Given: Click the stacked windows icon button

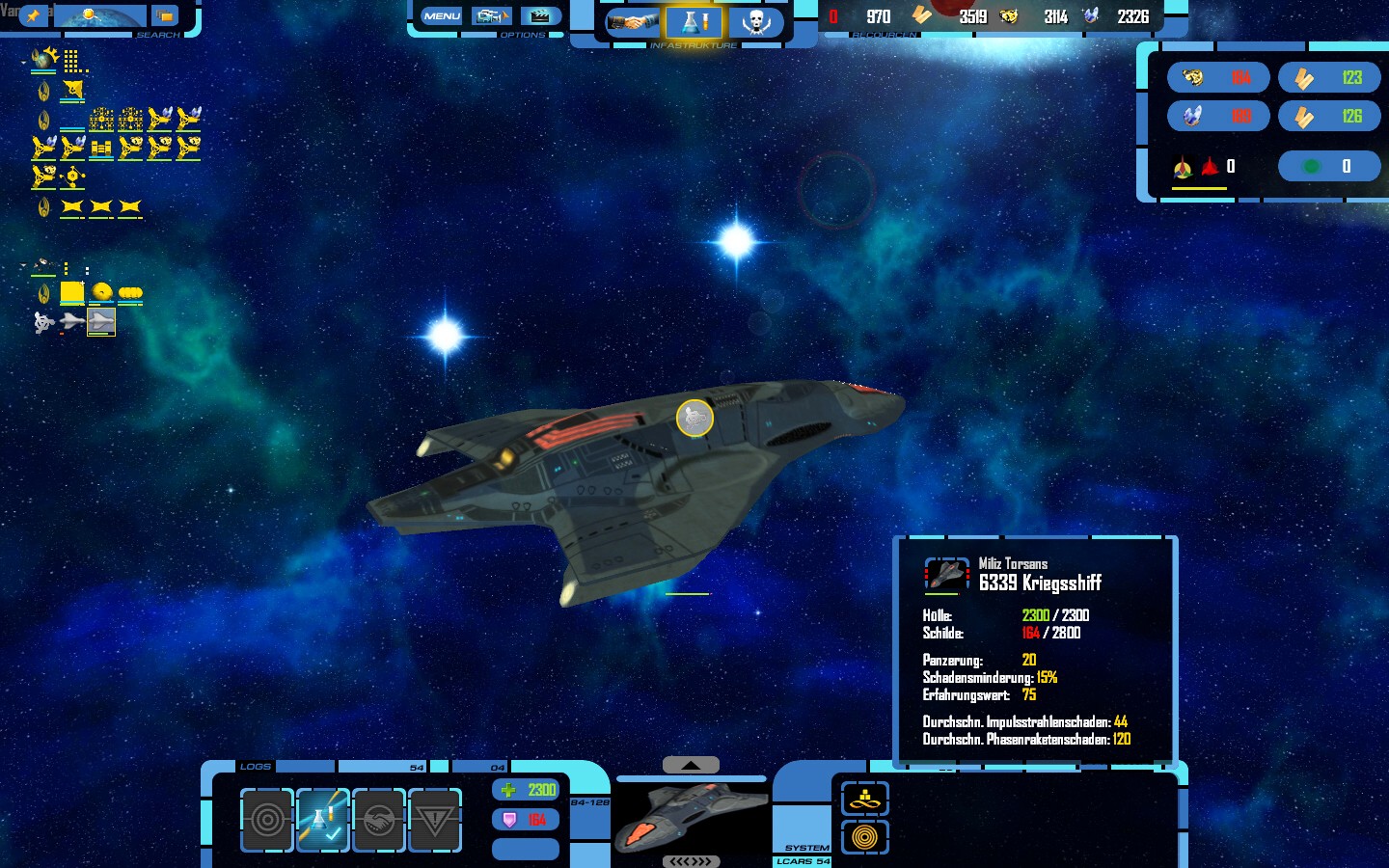Looking at the screenshot, I should (x=165, y=16).
